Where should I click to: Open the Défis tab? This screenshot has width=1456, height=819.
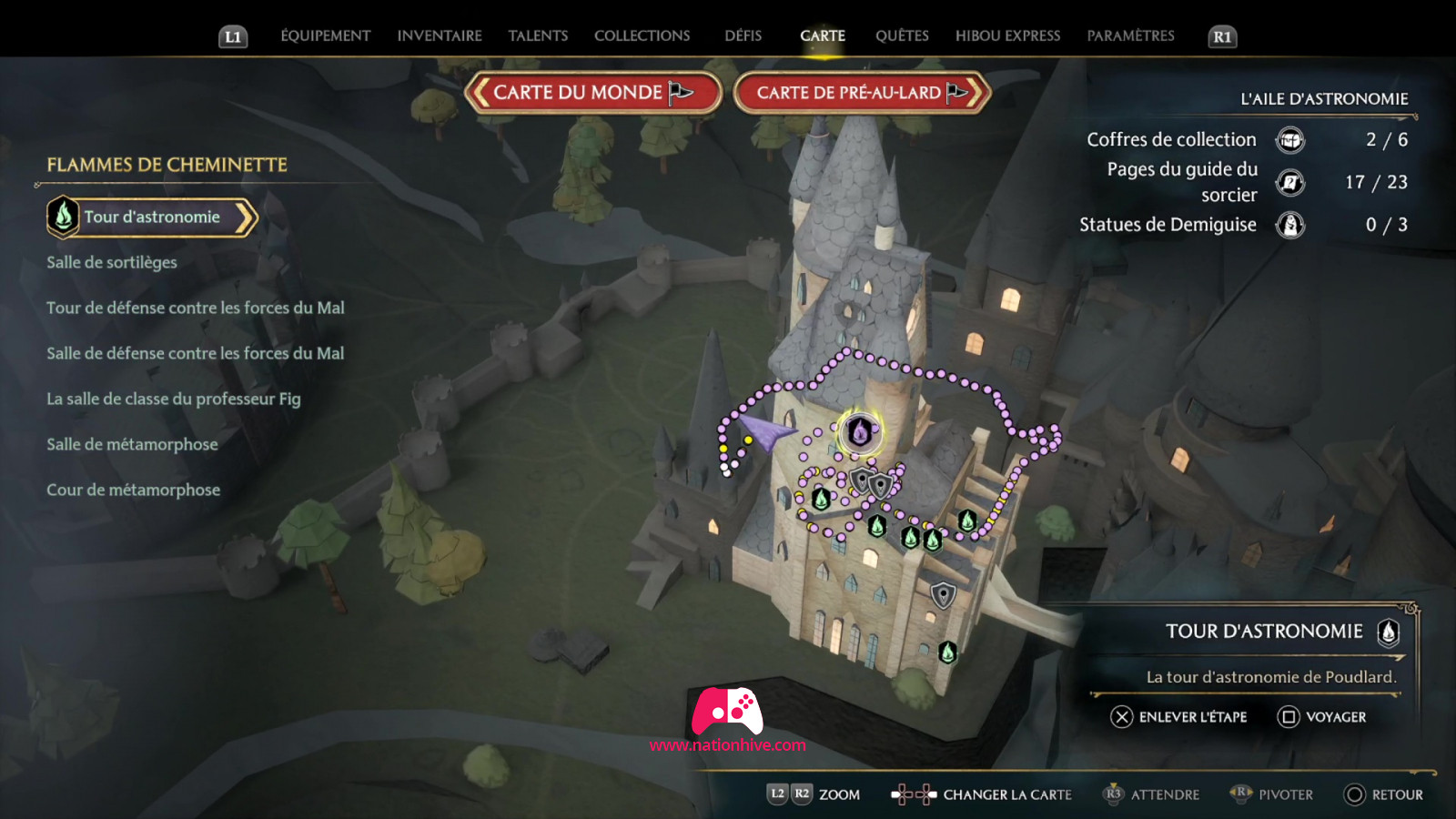(743, 35)
